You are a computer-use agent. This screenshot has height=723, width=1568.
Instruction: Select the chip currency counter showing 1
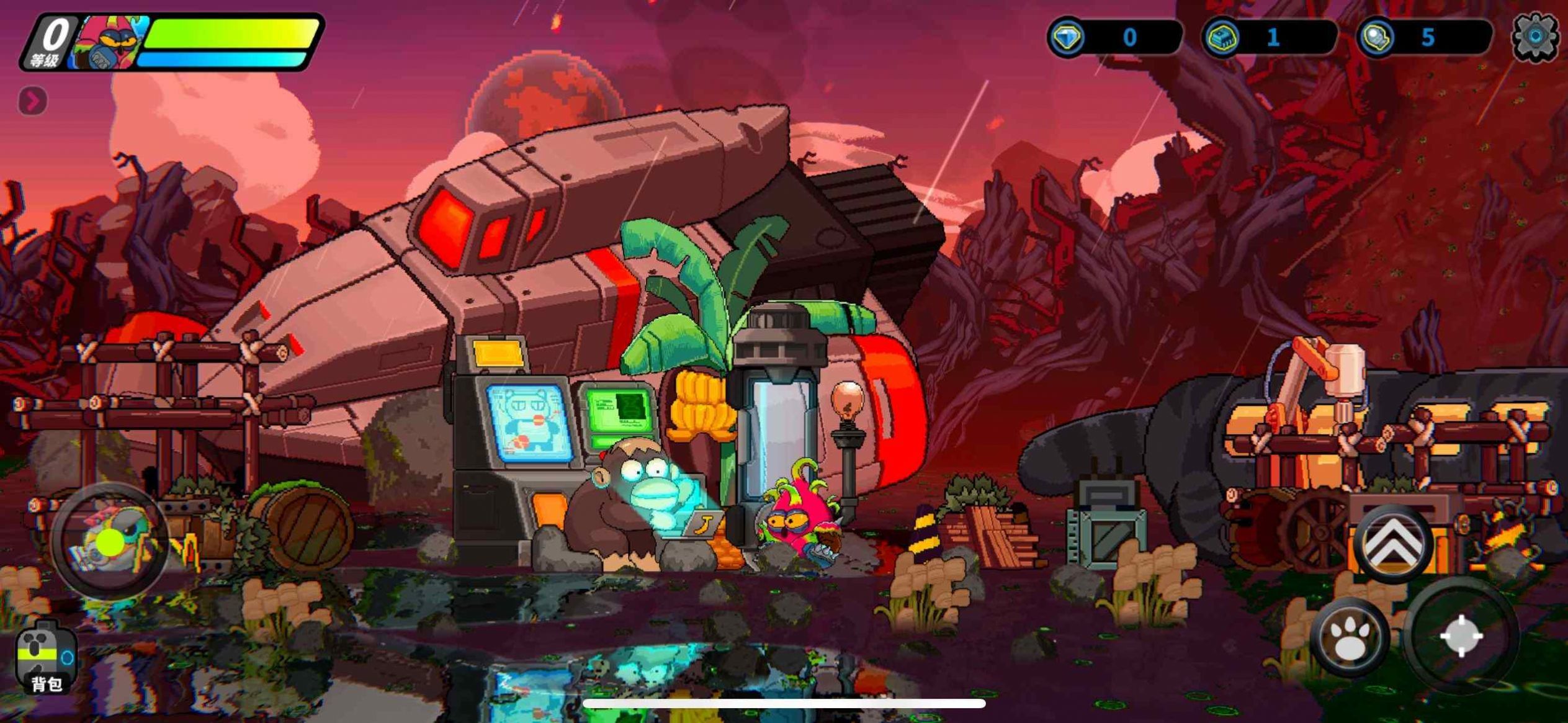point(1269,38)
